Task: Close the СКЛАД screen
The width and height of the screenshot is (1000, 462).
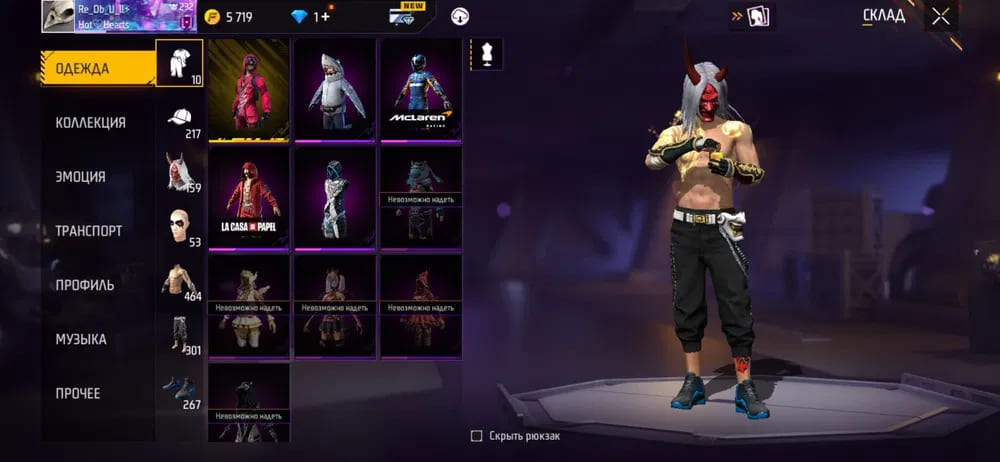Action: (941, 16)
